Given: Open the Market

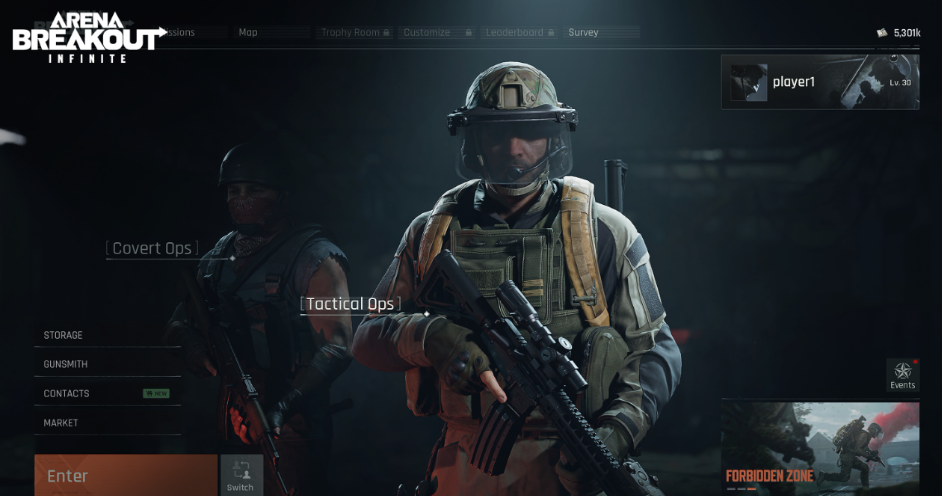Looking at the screenshot, I should pos(61,423).
